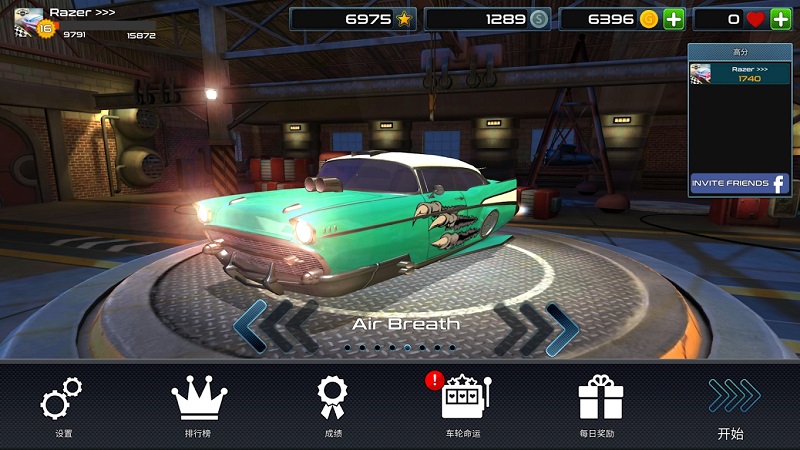Open Razer player profile avatar
Viewport: 800px width, 450px height.
point(28,21)
